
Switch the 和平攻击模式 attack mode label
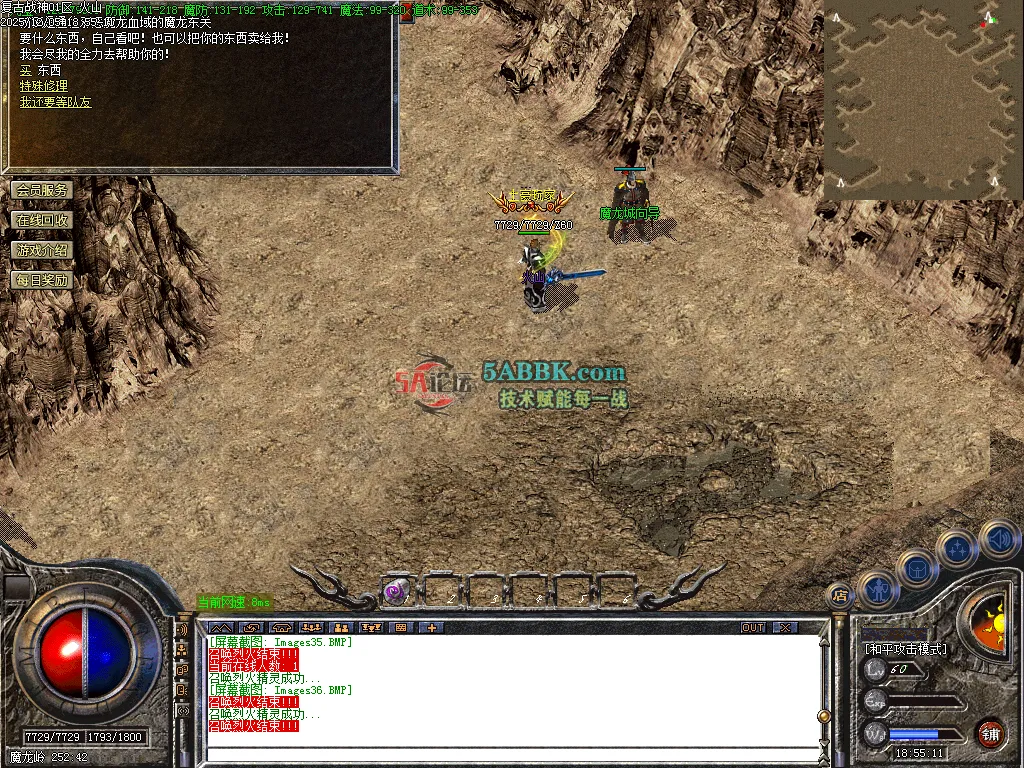(906, 648)
